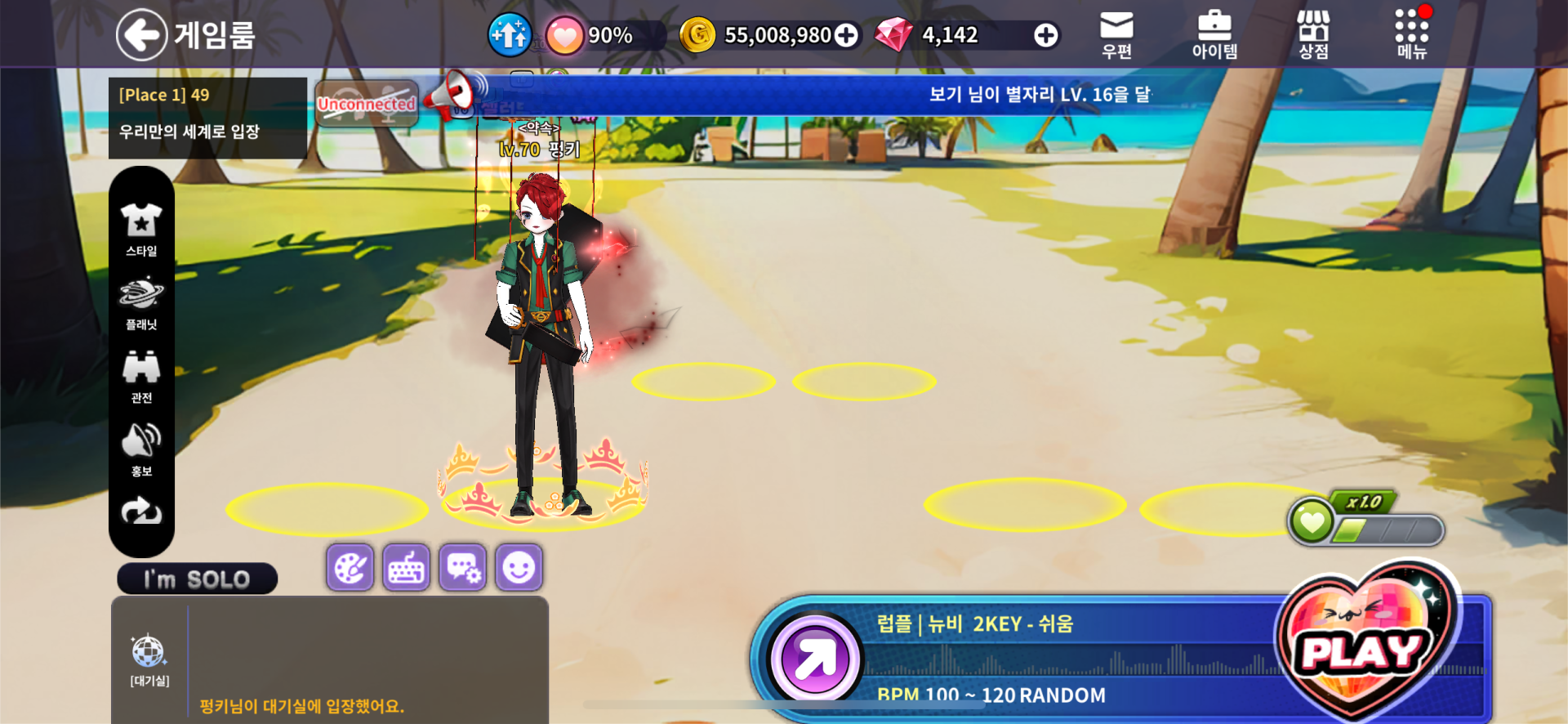Open the 플래닛 planet menu
Screen dimensions: 1568x724
coord(141,302)
